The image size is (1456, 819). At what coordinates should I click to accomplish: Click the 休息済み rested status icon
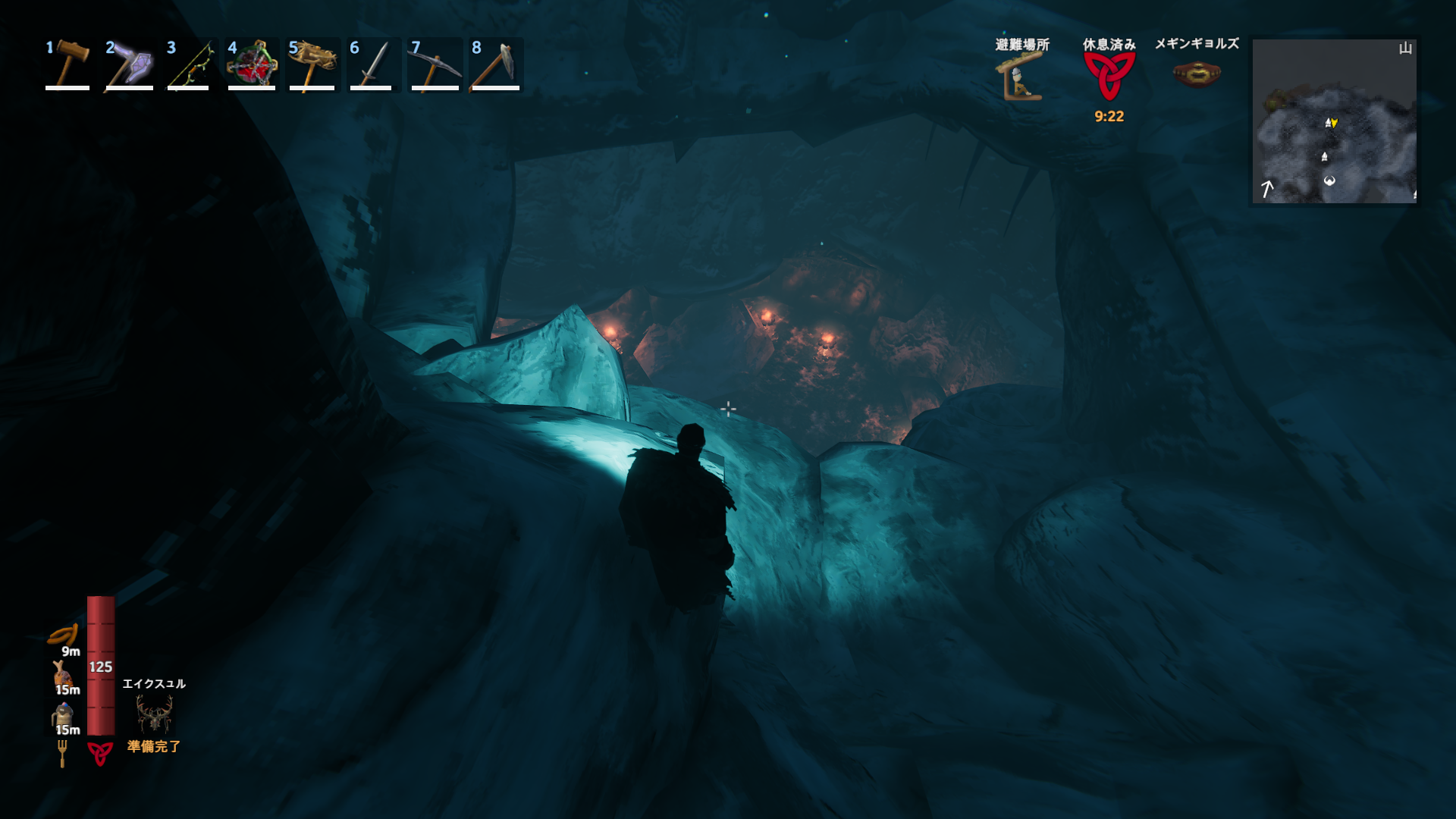click(1109, 76)
